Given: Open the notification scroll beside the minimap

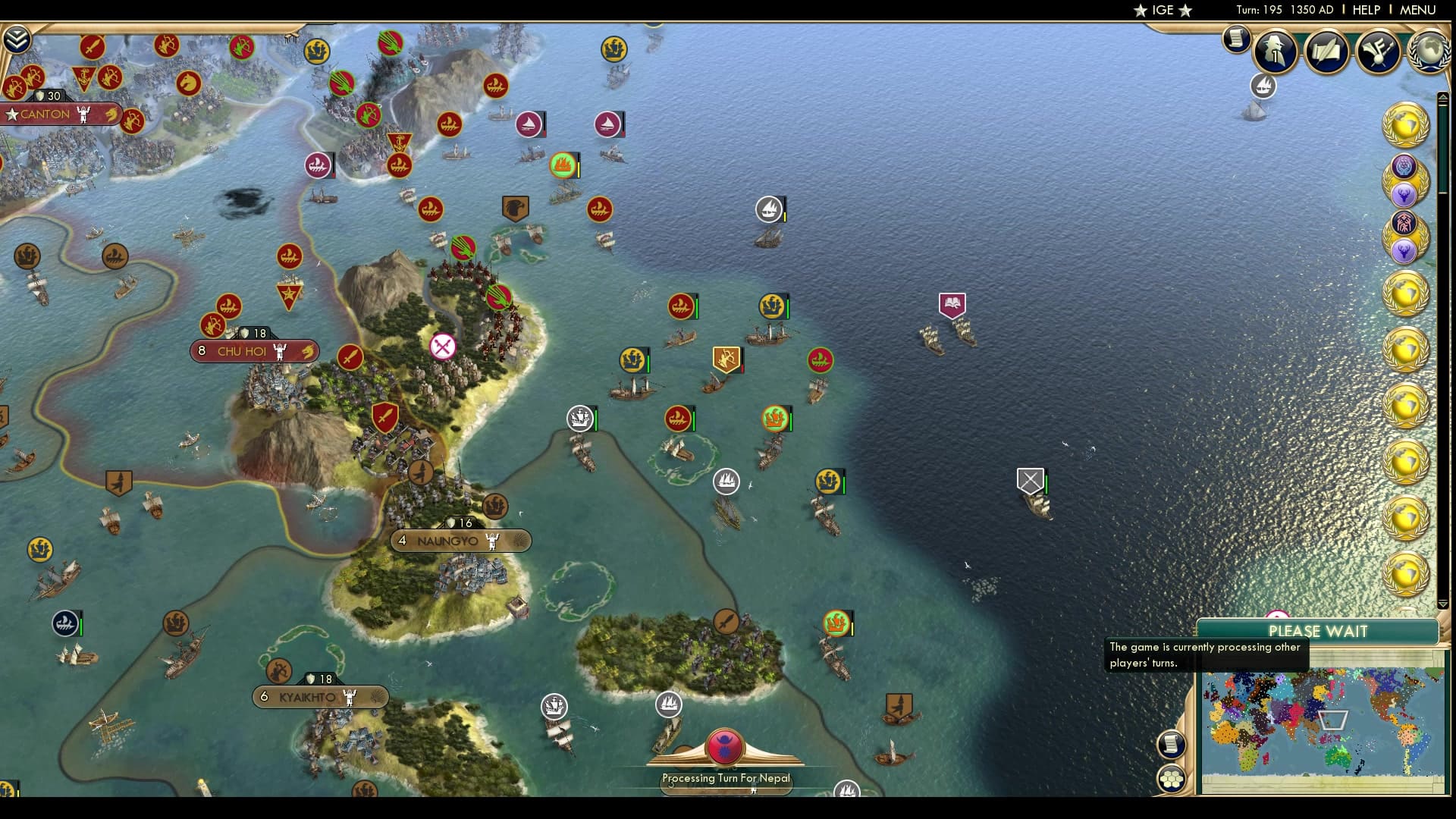Looking at the screenshot, I should (x=1172, y=745).
